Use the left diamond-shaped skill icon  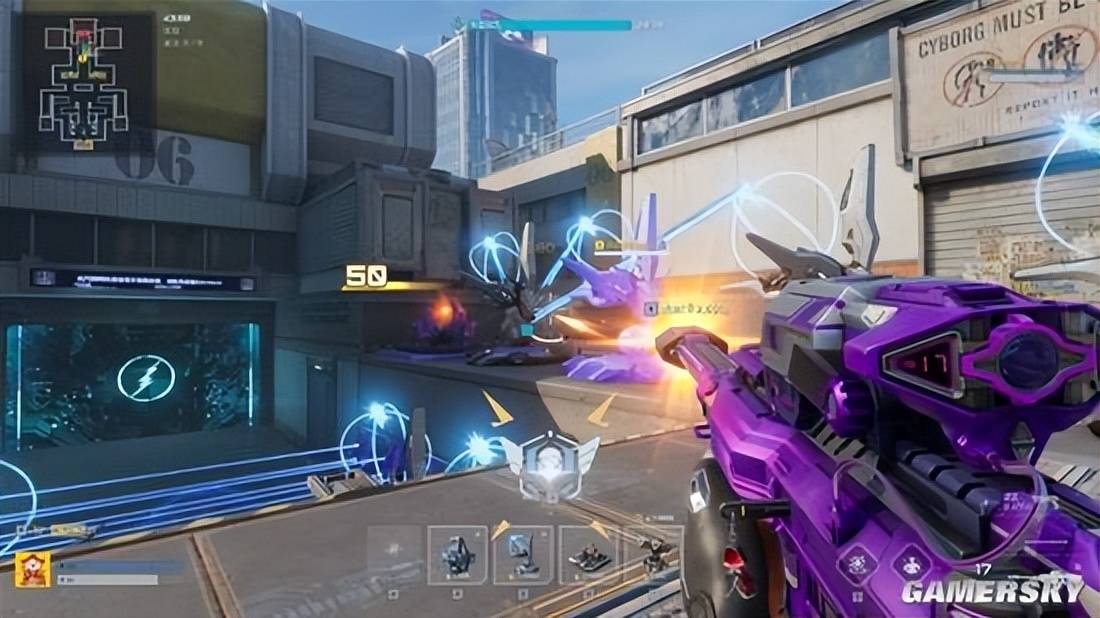tap(858, 565)
